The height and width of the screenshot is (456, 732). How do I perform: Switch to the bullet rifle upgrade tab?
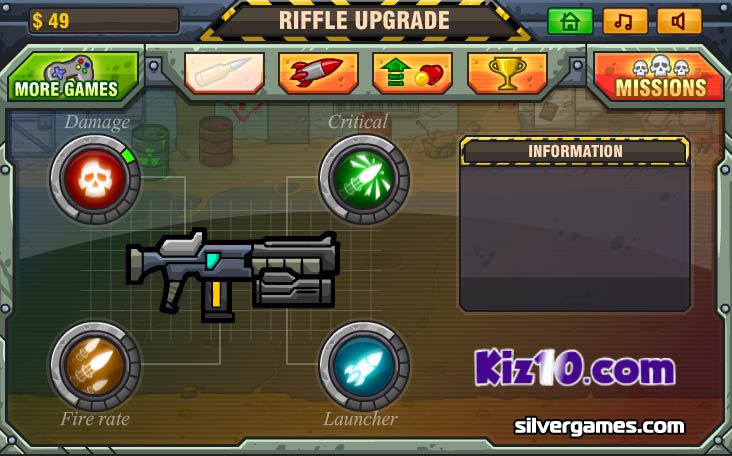pyautogui.click(x=224, y=73)
